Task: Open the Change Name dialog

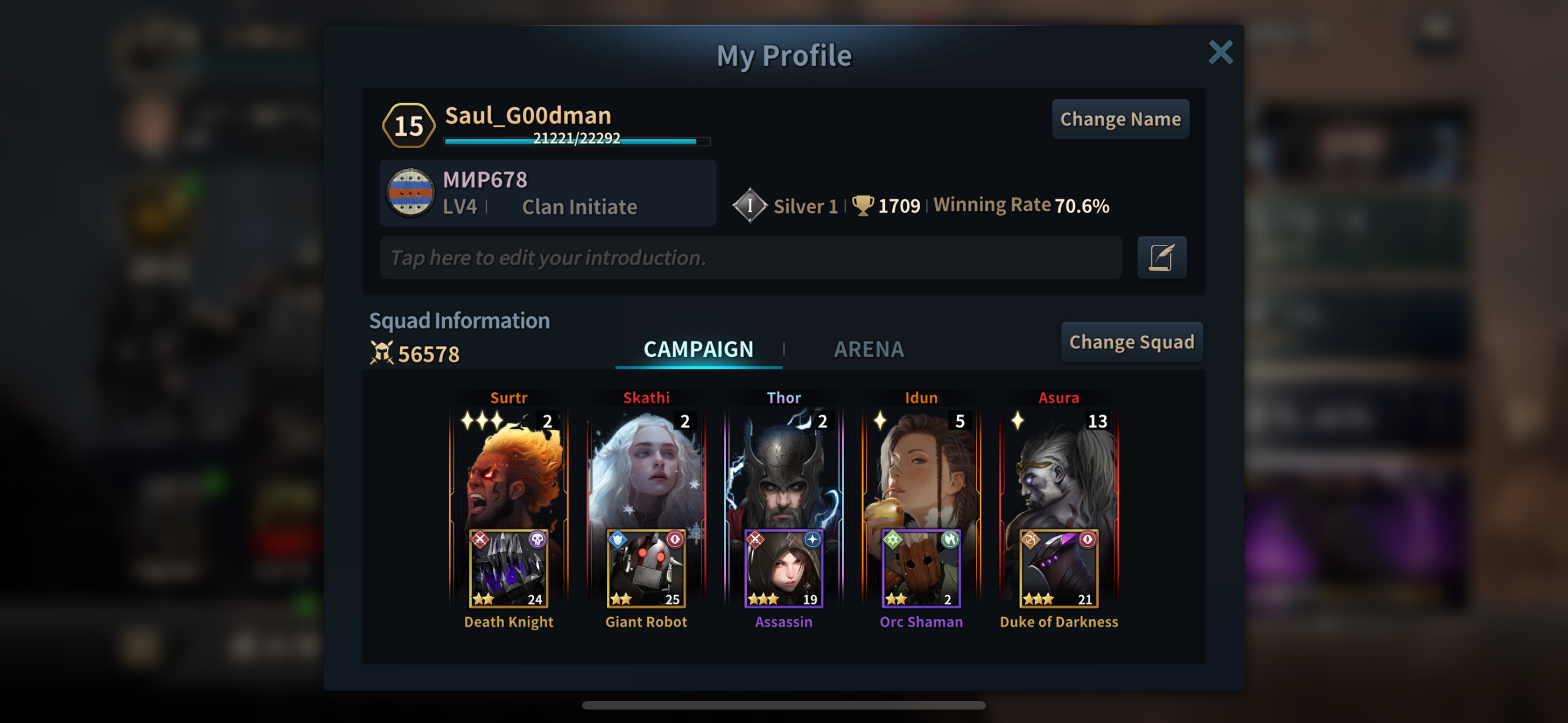Action: point(1120,119)
